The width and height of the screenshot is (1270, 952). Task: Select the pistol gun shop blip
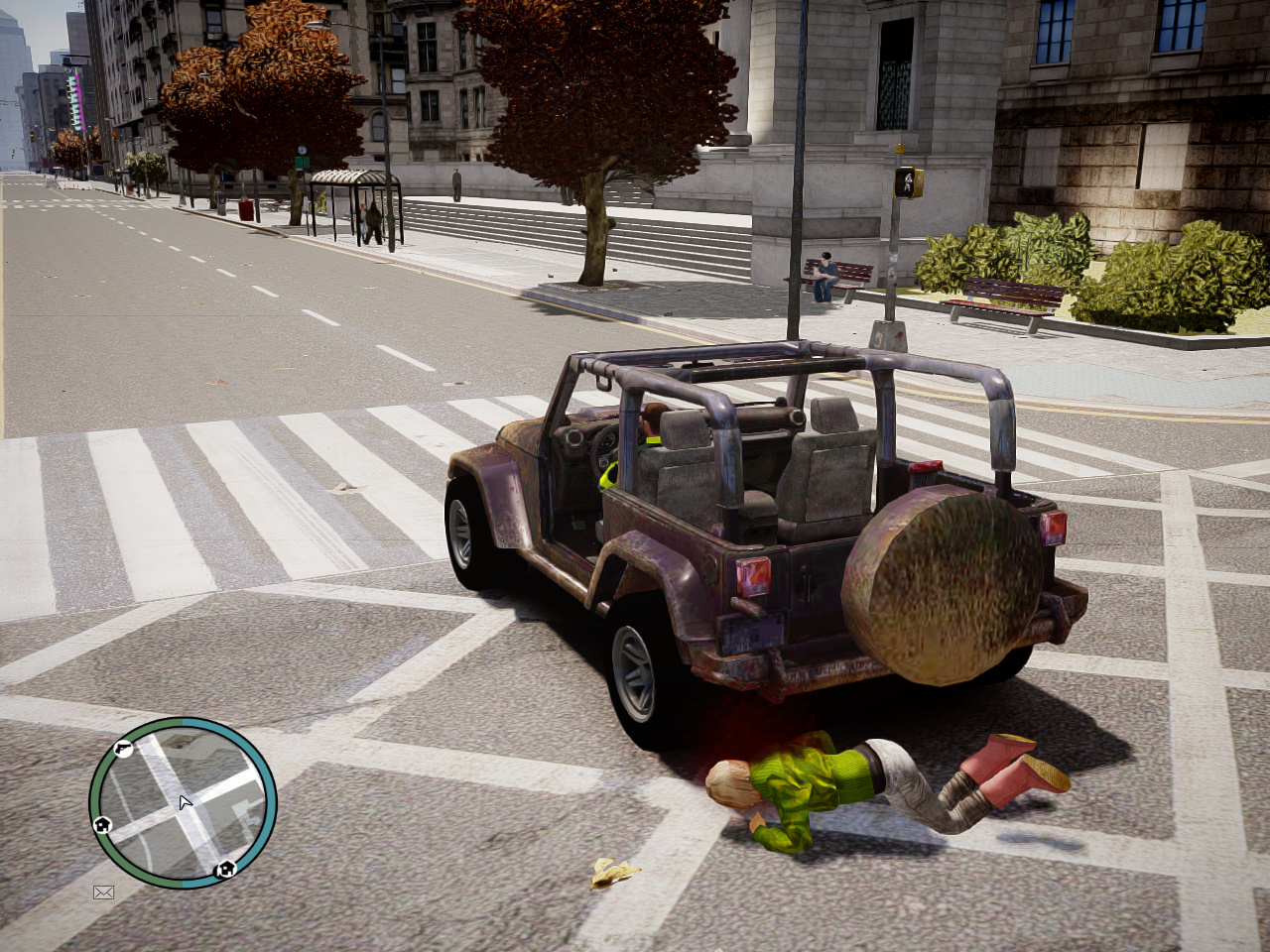[123, 749]
